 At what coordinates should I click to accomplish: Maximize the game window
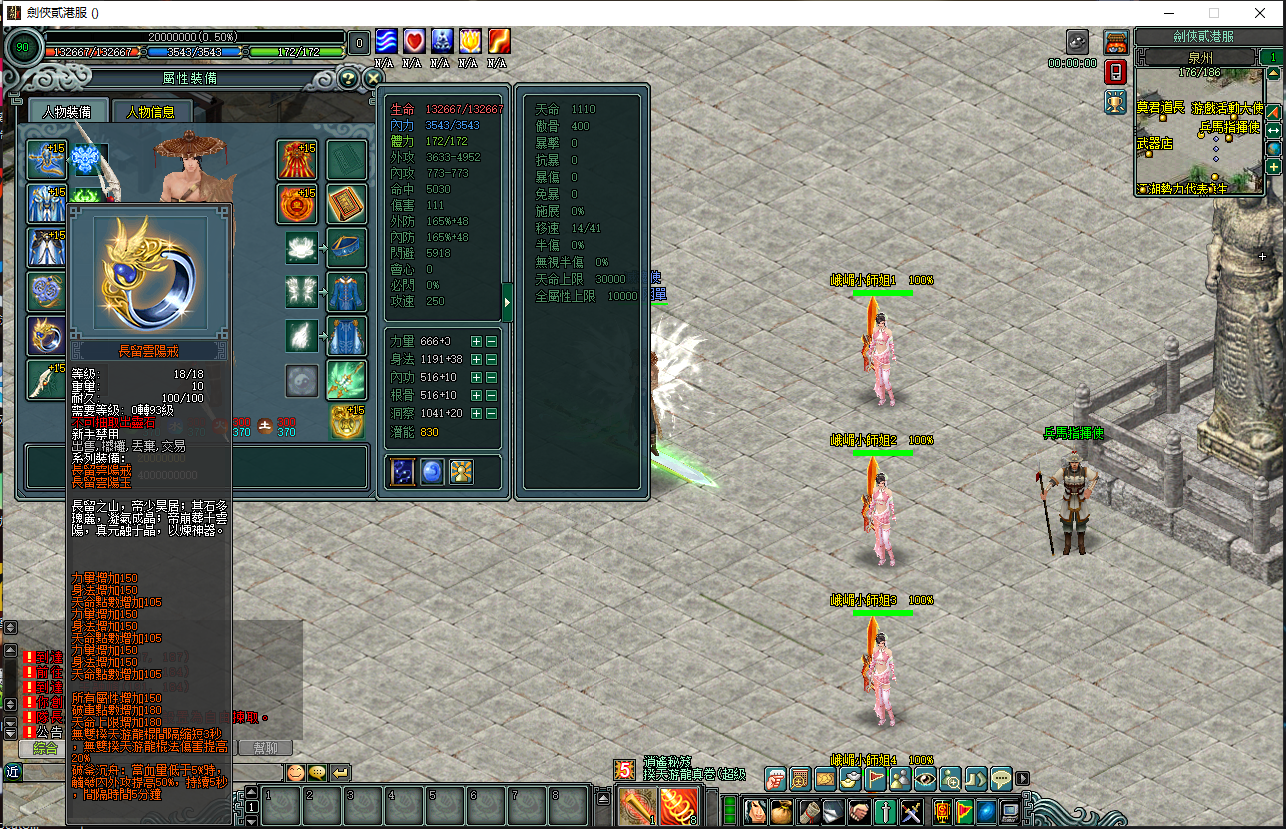pyautogui.click(x=1214, y=13)
